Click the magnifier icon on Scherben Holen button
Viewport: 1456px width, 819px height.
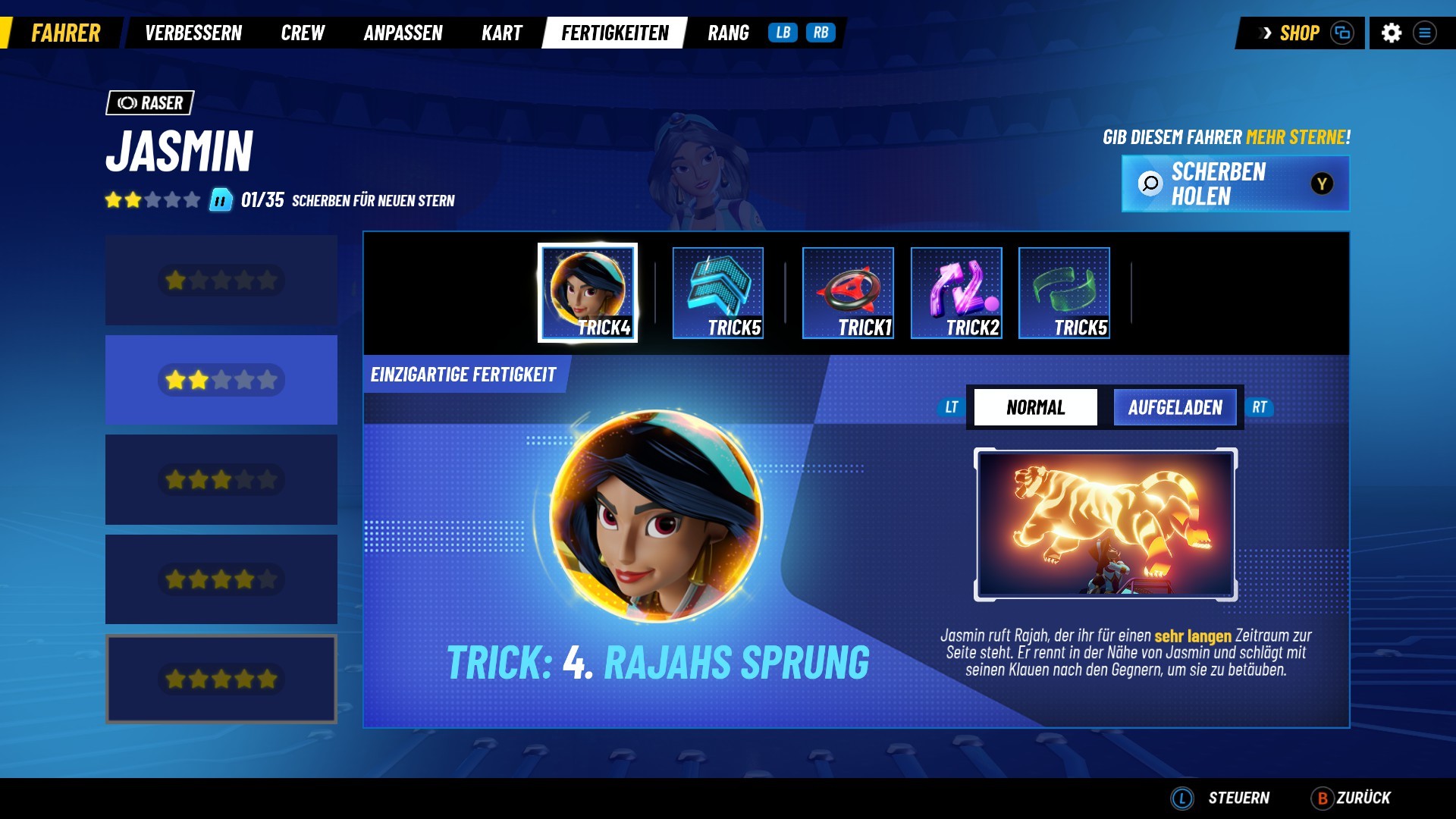click(x=1150, y=184)
